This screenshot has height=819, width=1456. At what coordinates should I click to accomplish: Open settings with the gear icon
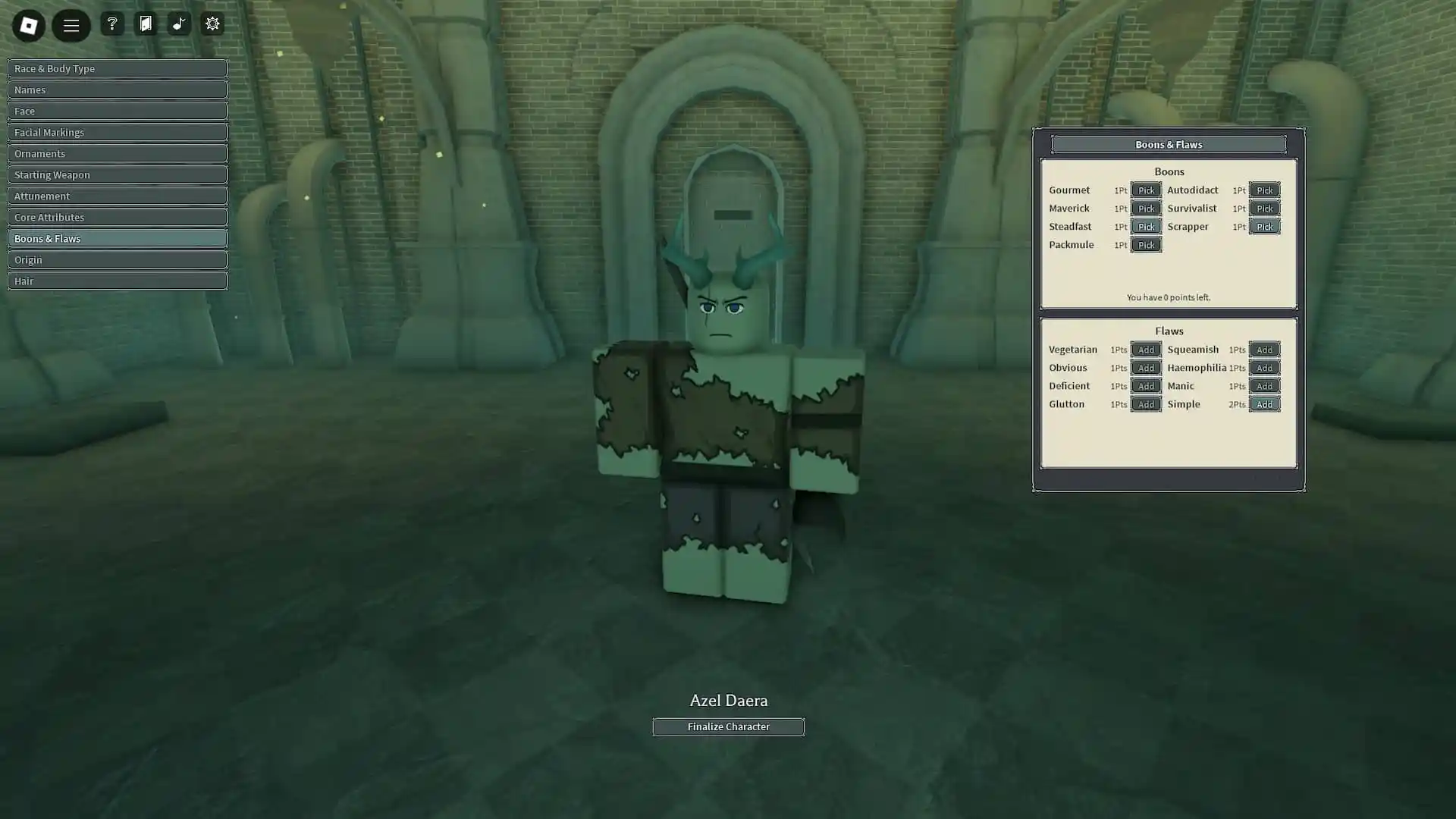(212, 24)
